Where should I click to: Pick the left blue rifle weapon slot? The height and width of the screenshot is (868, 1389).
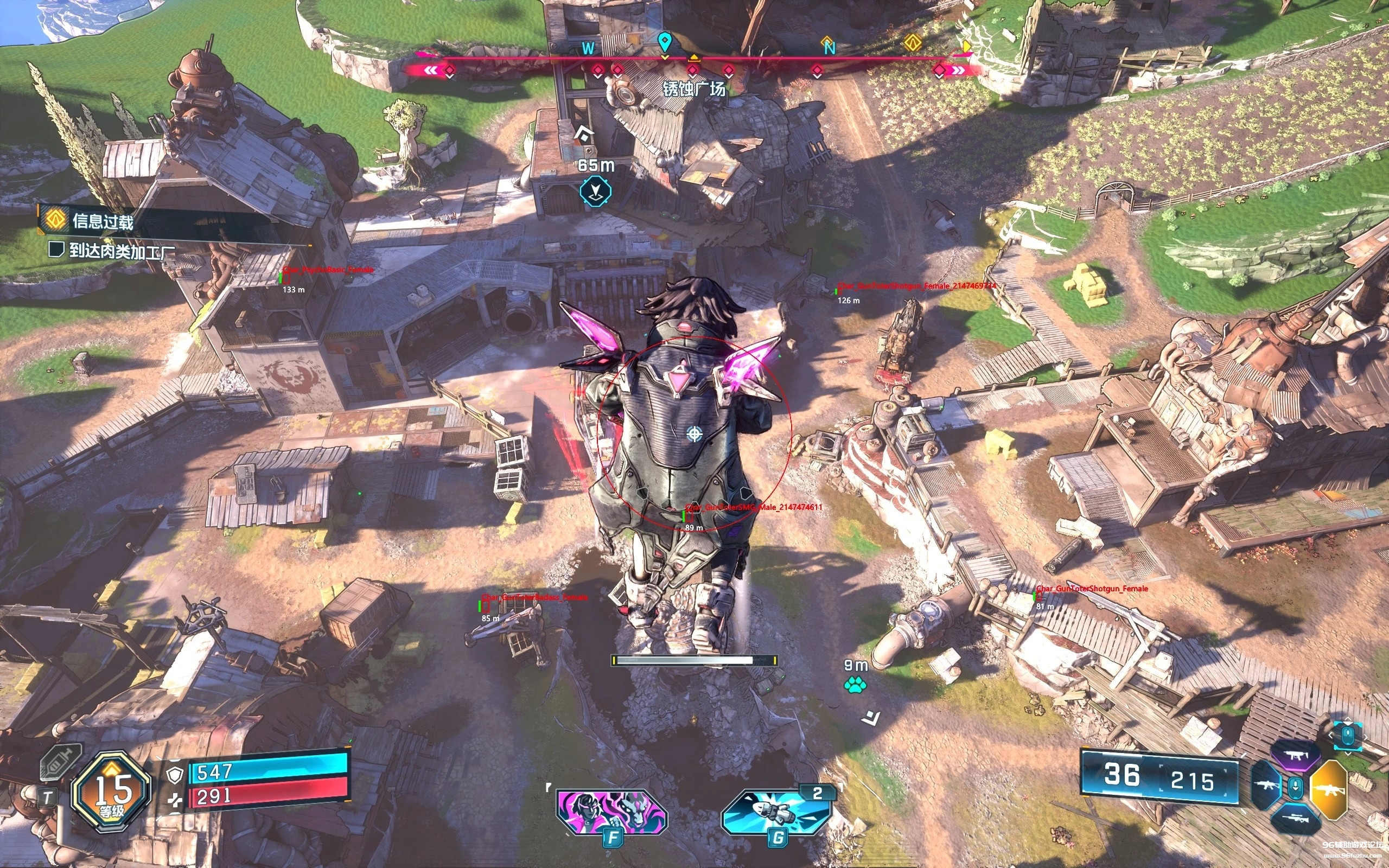(x=1266, y=787)
